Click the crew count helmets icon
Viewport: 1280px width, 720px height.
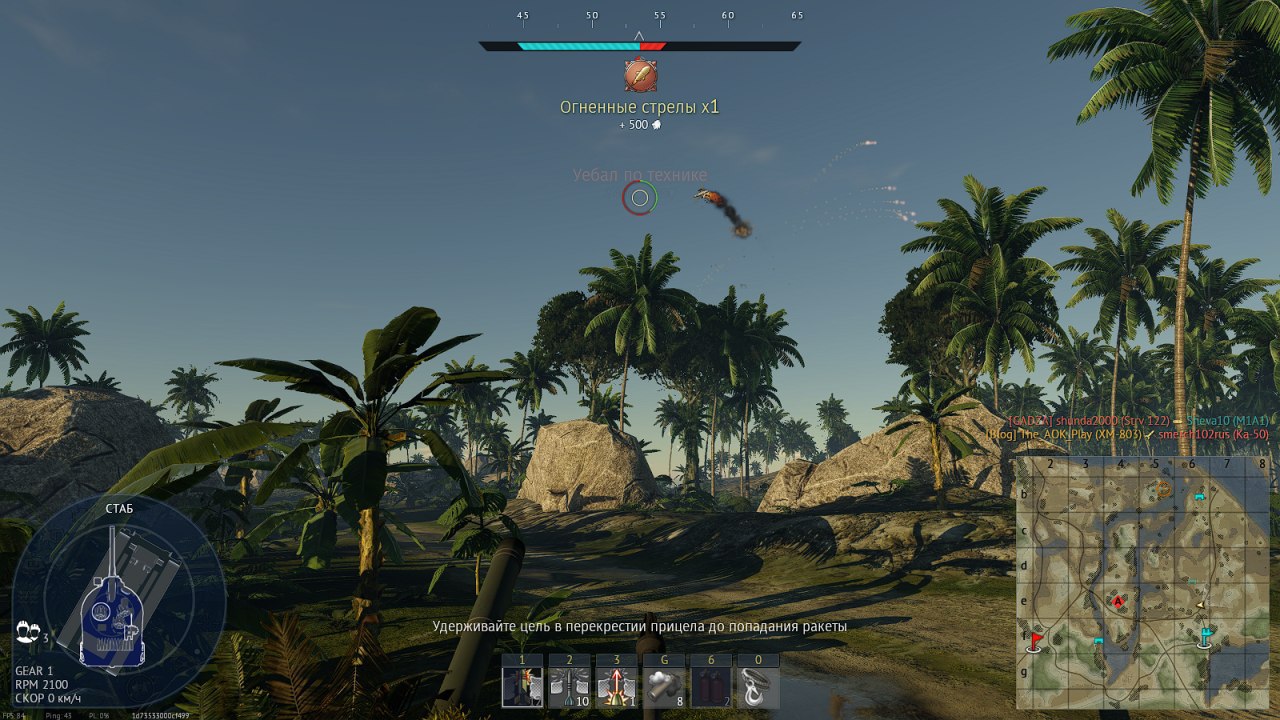point(28,632)
